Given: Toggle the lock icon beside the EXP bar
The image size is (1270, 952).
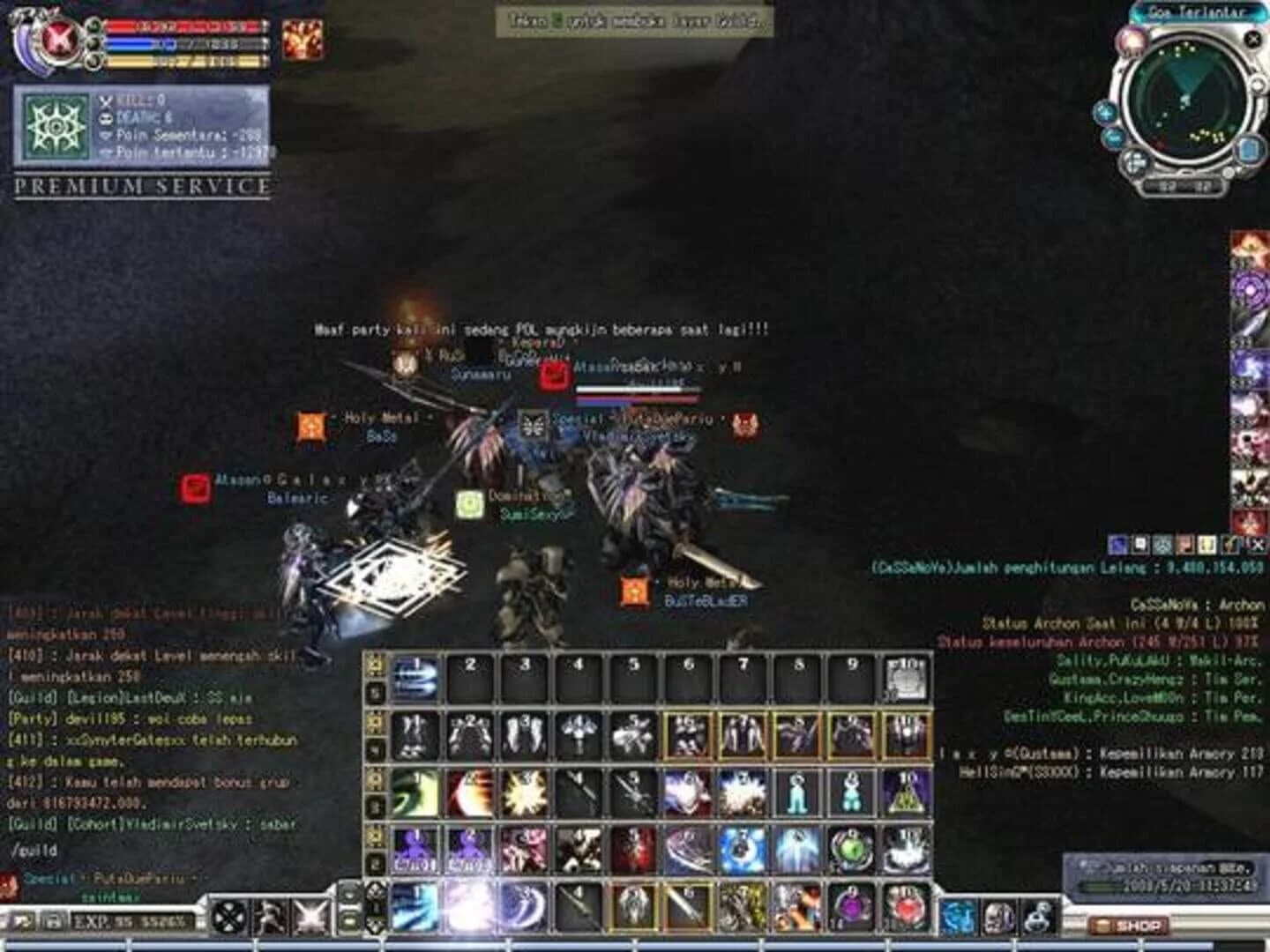Looking at the screenshot, I should coord(55,919).
